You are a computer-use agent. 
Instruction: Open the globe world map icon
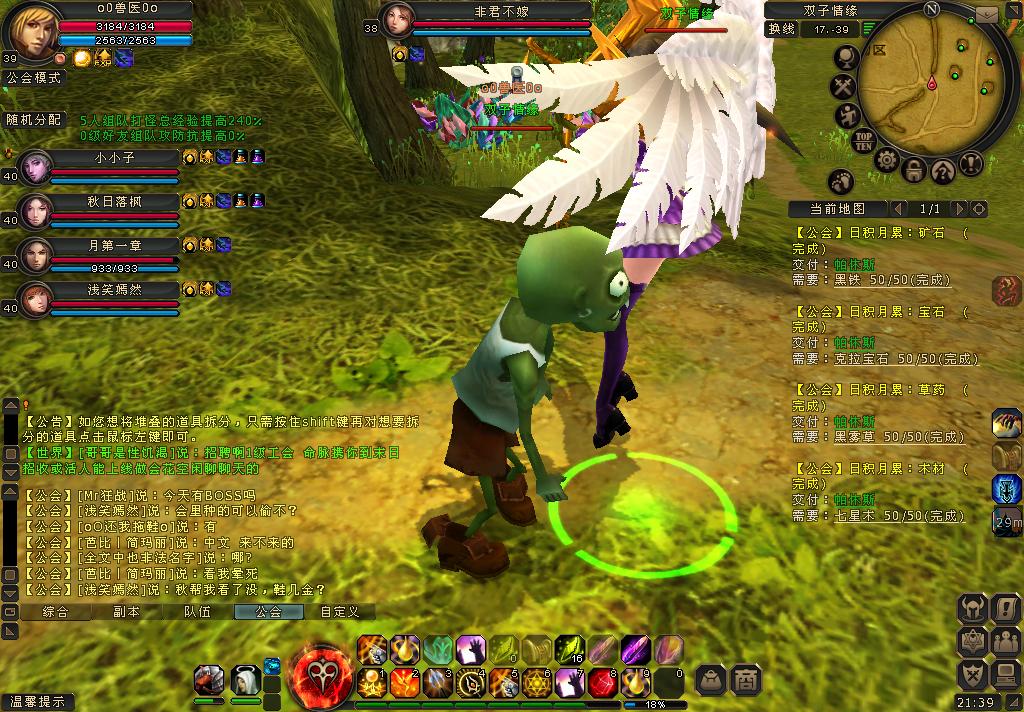pyautogui.click(x=845, y=58)
